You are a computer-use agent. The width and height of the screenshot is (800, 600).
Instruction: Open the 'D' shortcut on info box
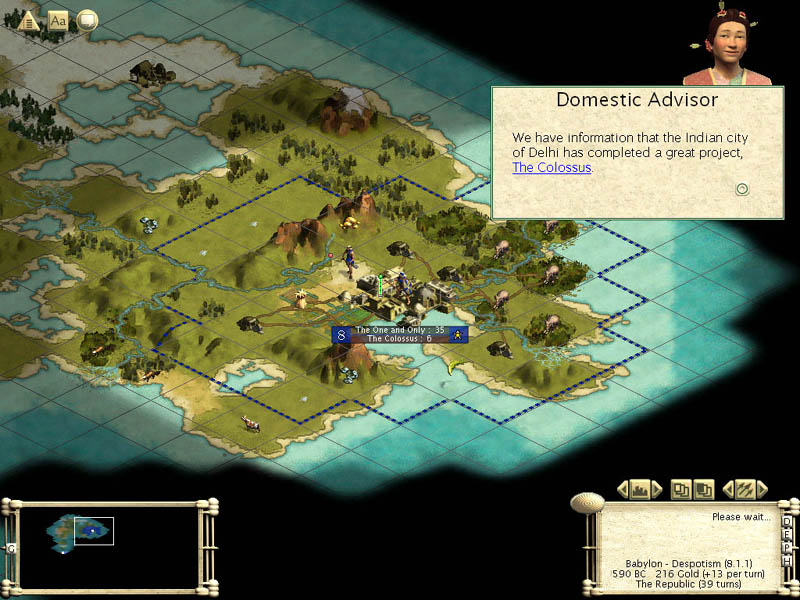pos(789,522)
